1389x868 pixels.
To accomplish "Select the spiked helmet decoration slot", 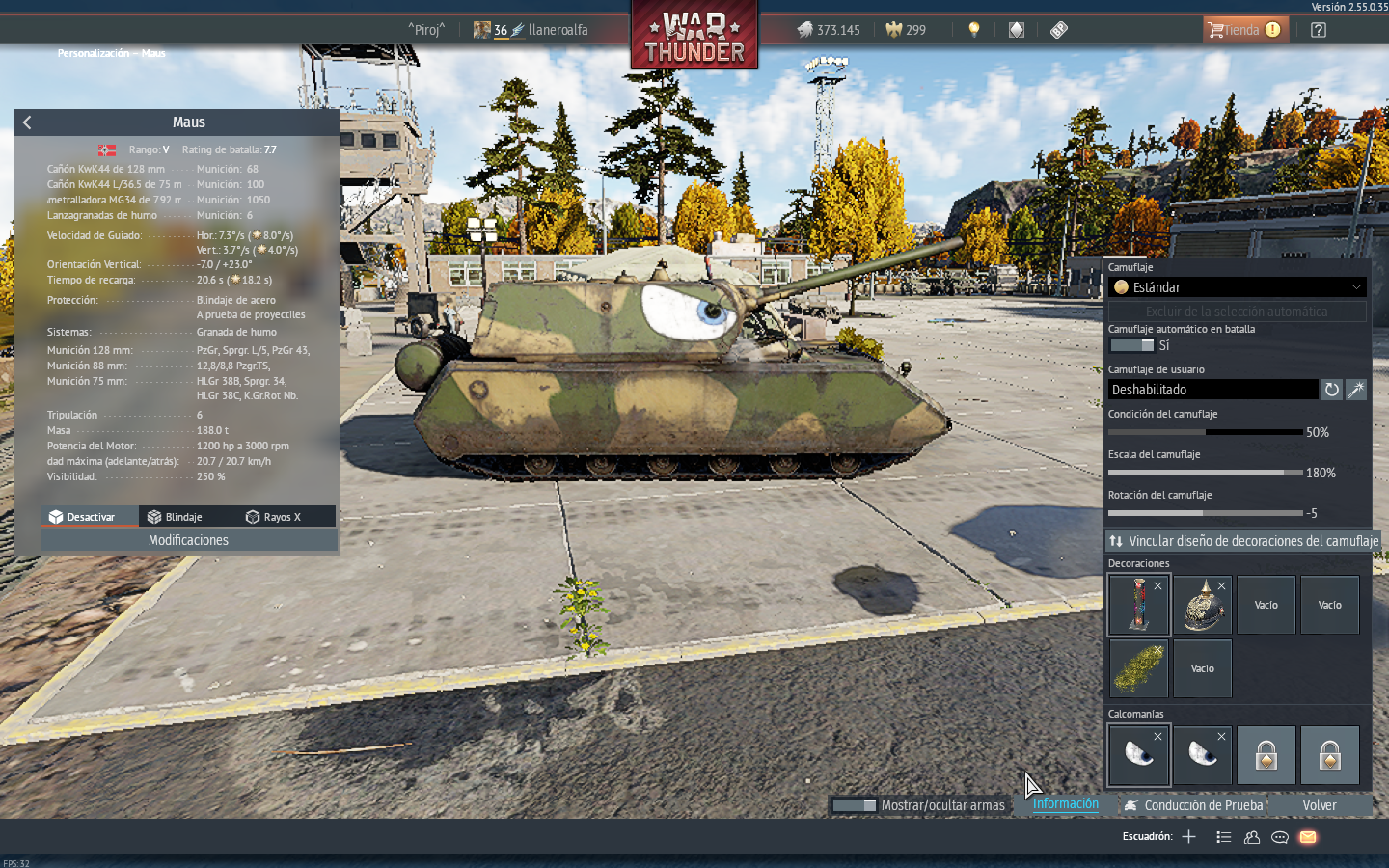I will tap(1202, 606).
